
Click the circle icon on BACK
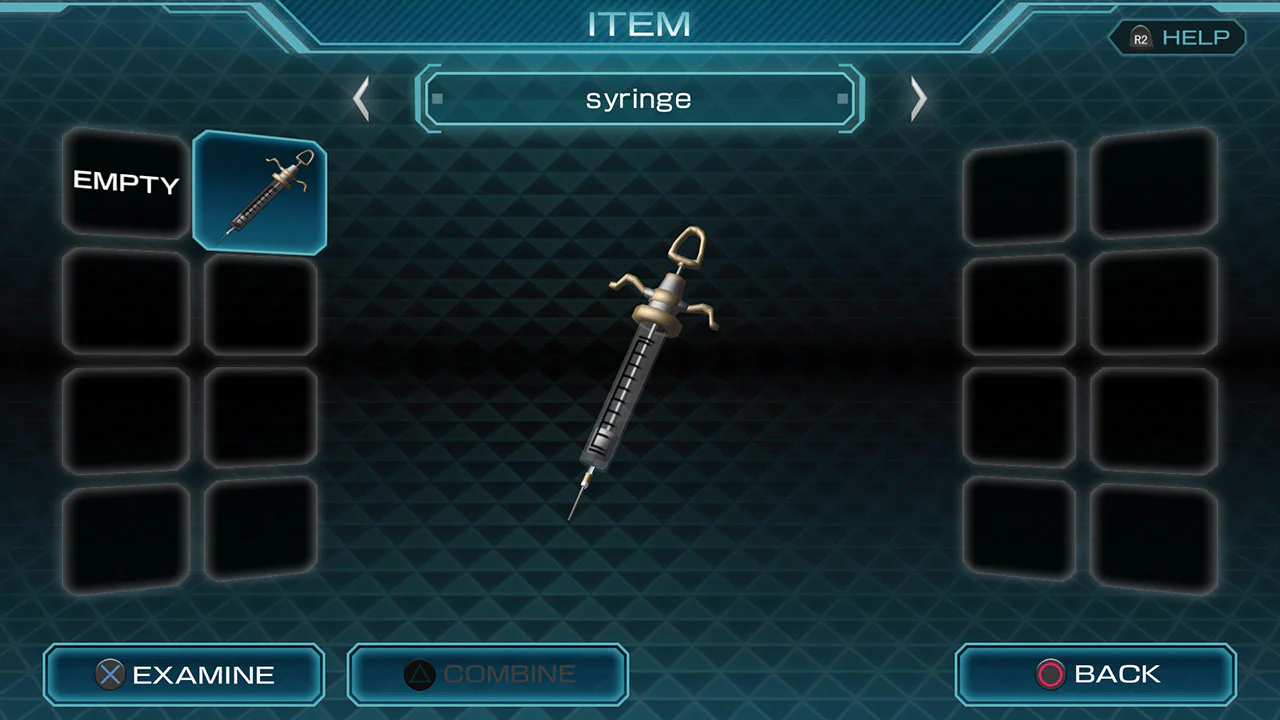[1050, 674]
